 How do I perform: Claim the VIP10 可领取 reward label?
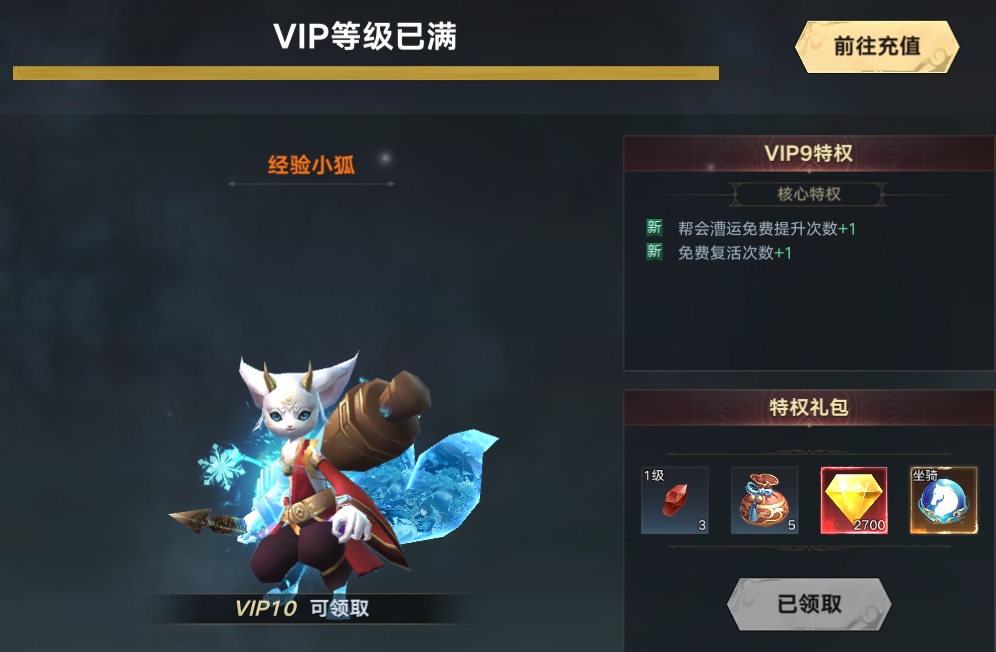click(x=302, y=608)
